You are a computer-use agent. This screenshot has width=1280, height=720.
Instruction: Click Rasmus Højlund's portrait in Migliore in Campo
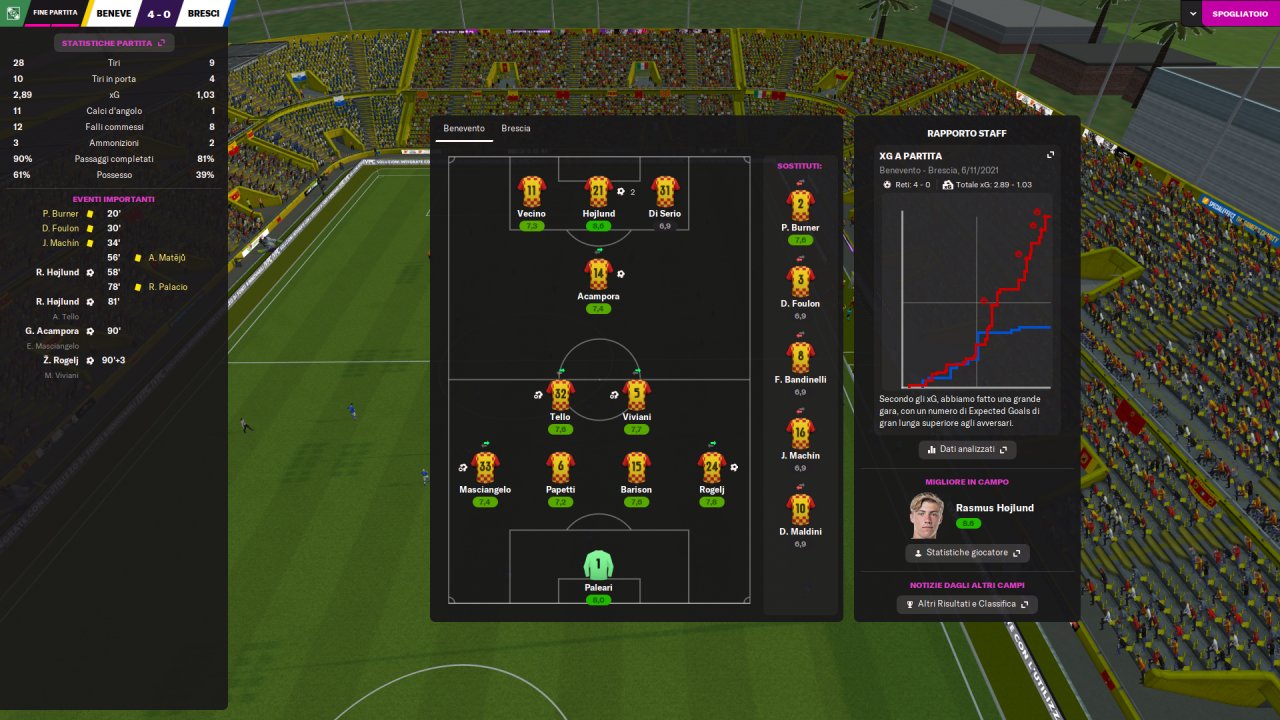click(x=926, y=516)
